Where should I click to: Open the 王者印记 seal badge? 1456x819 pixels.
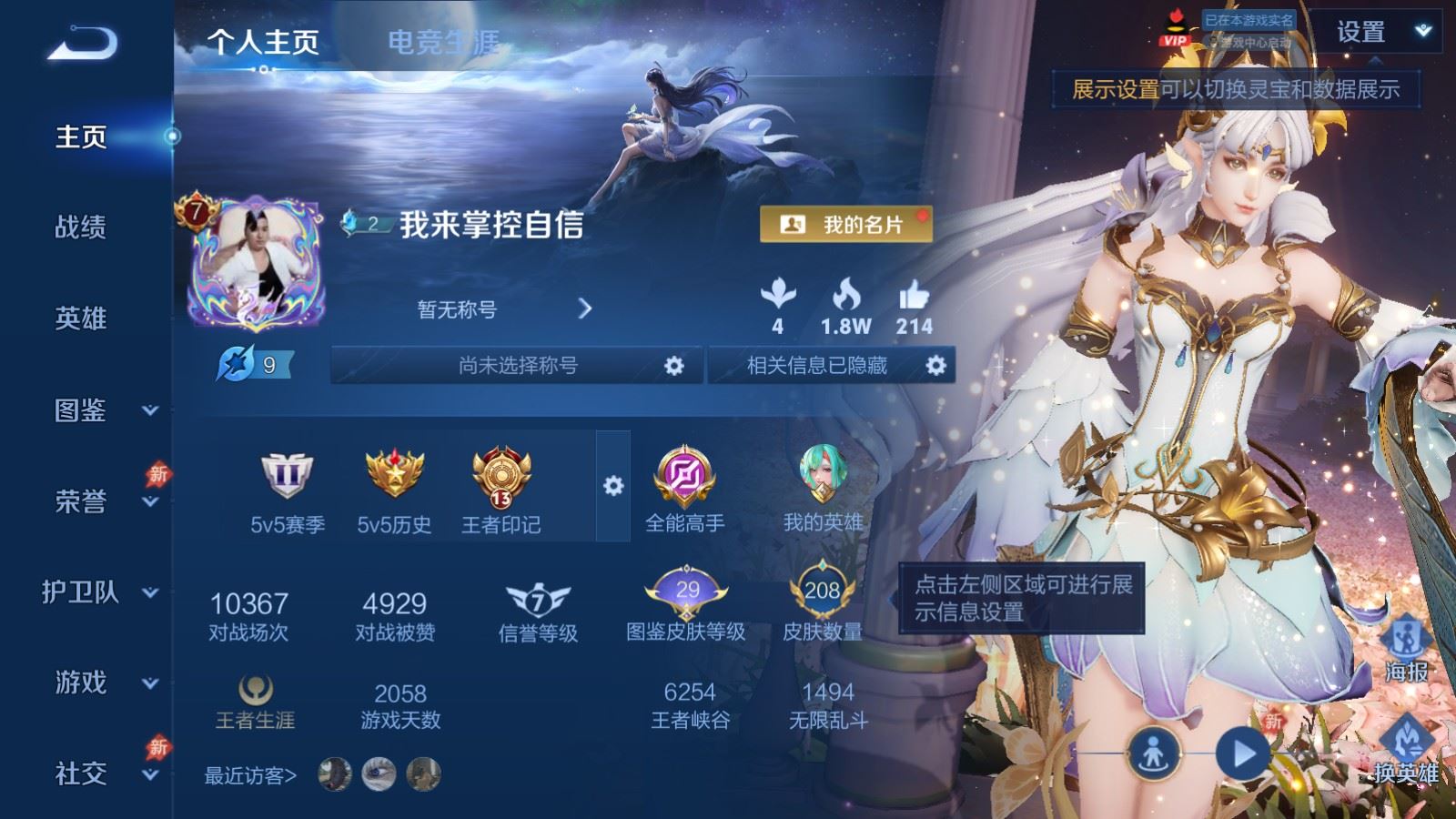click(x=501, y=477)
